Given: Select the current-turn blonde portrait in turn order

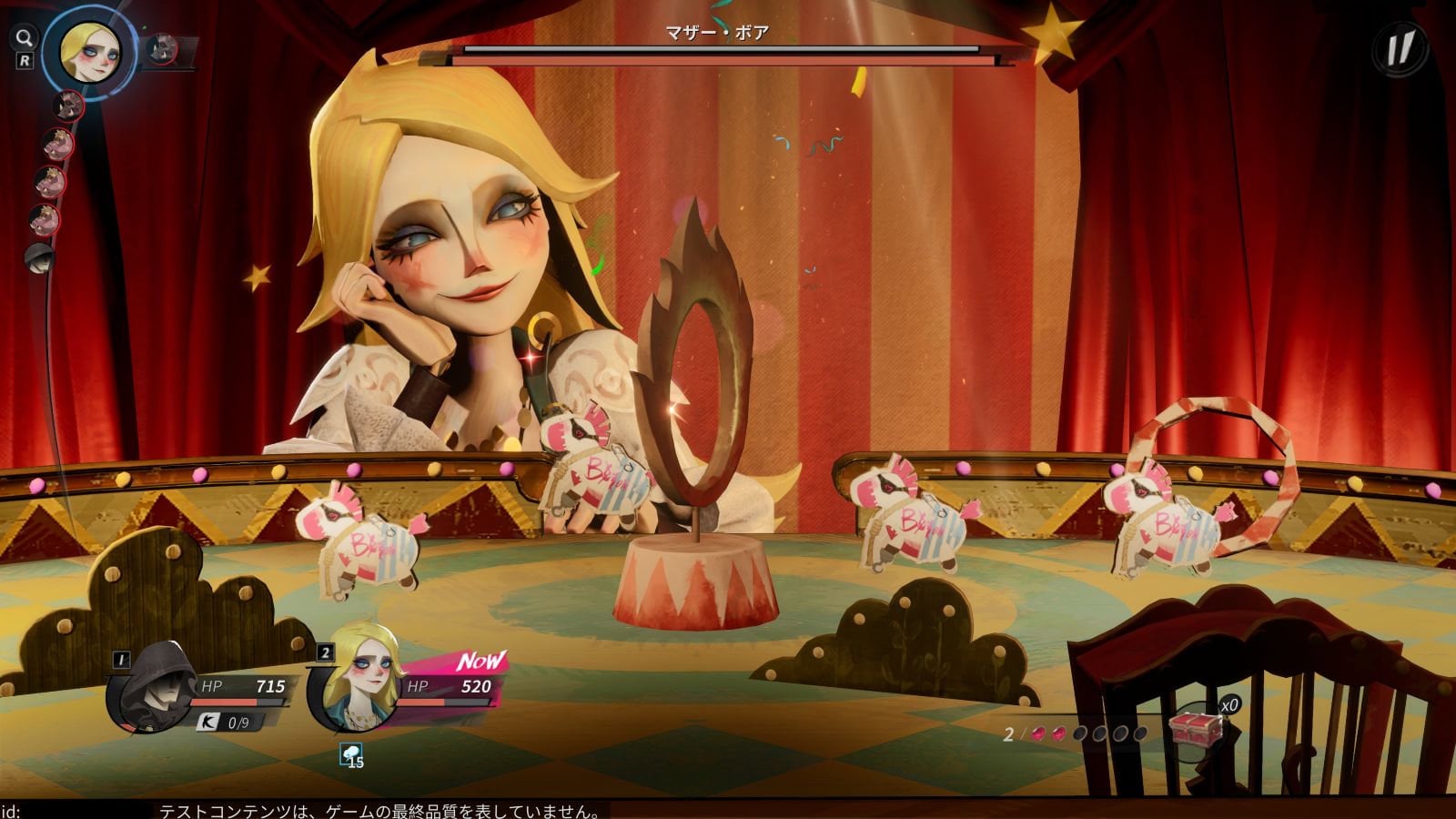Looking at the screenshot, I should [x=87, y=49].
